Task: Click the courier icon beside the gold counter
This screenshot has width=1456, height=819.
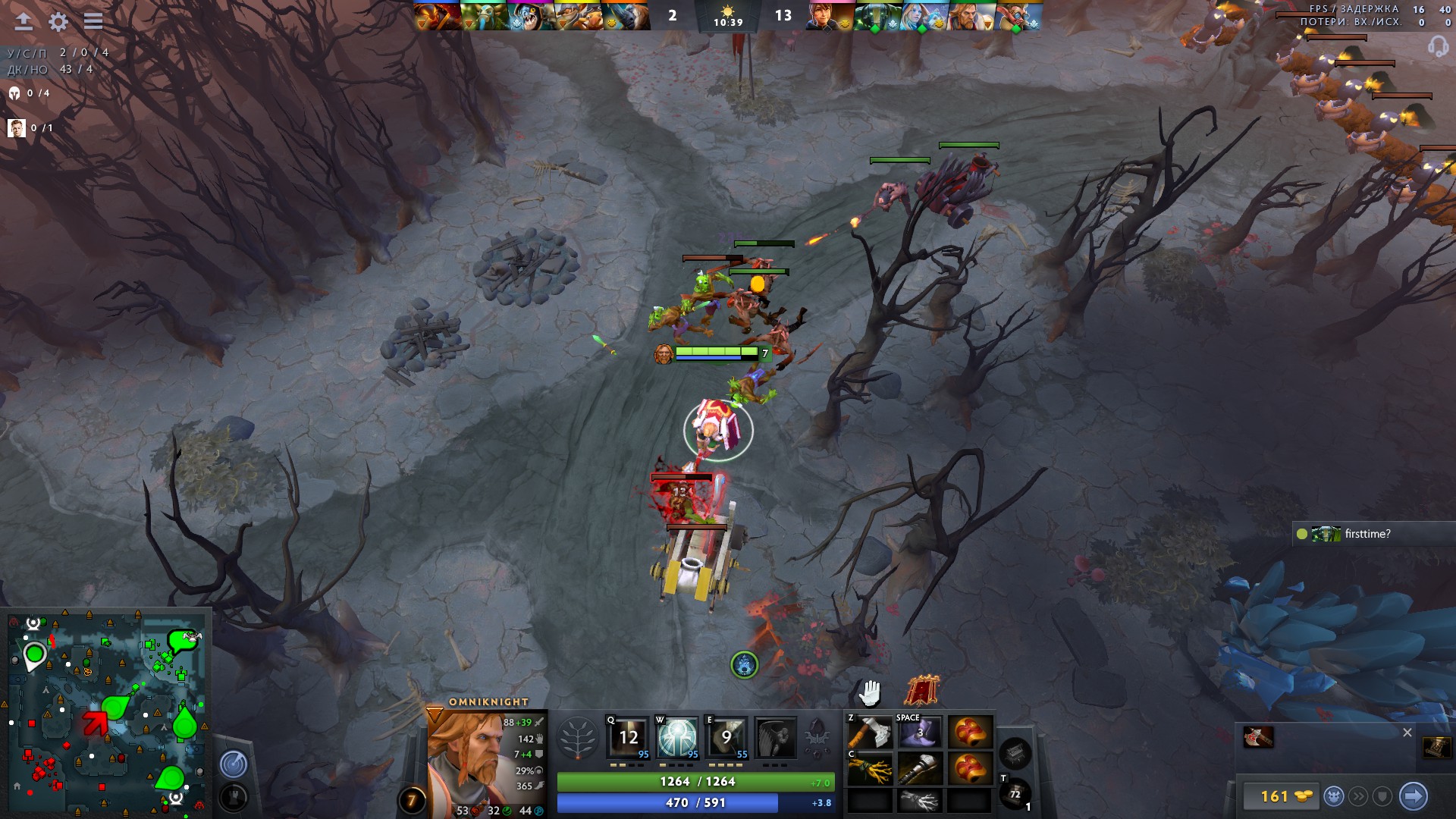Action: click(x=1334, y=797)
